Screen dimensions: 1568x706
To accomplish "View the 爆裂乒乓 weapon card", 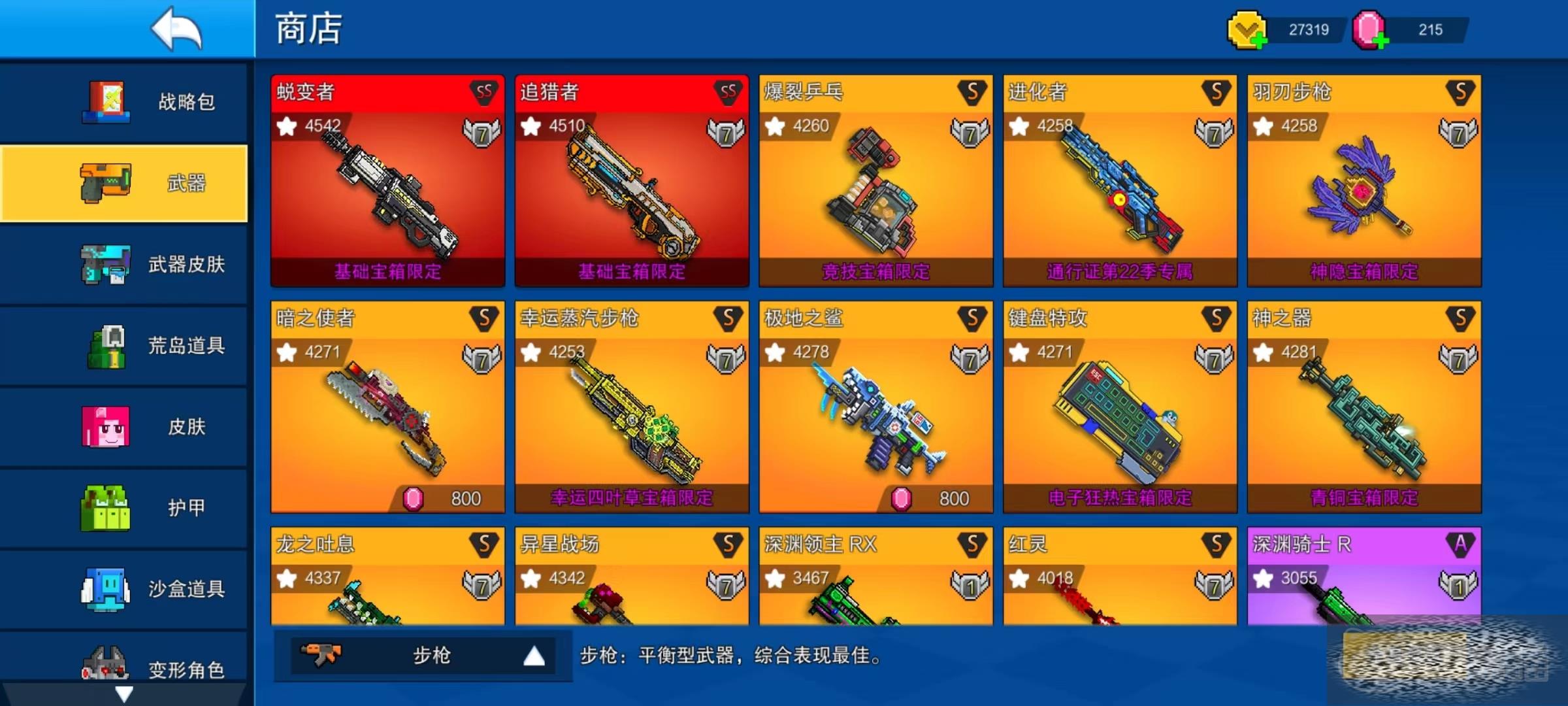I will tap(875, 181).
